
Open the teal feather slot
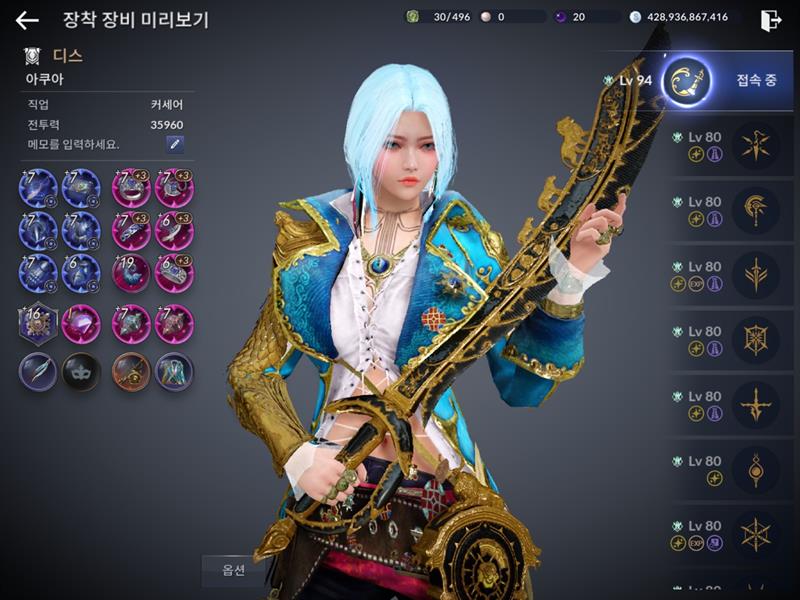pos(38,371)
